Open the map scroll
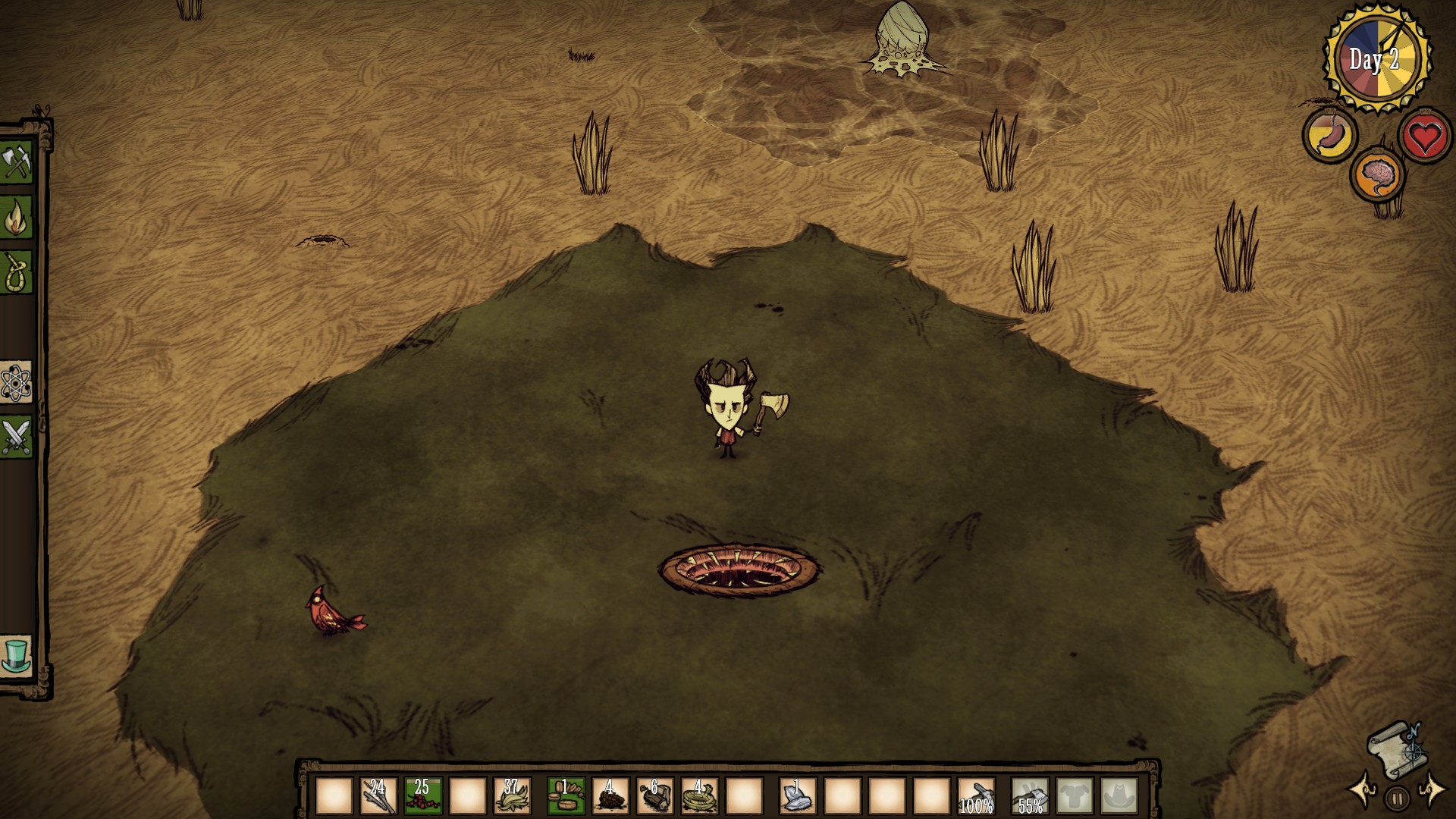The image size is (1456, 819). pyautogui.click(x=1394, y=749)
